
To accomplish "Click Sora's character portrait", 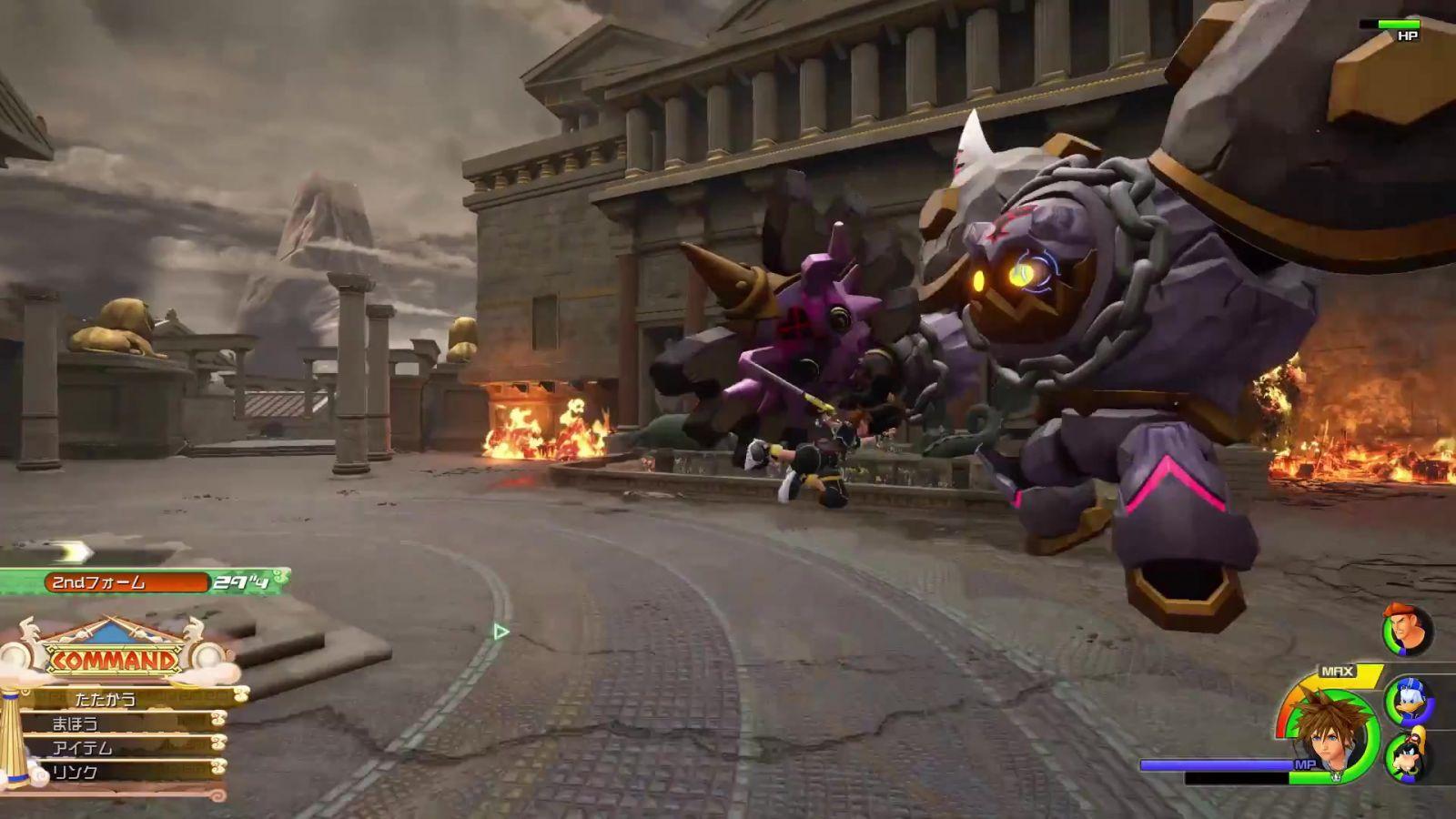I will pyautogui.click(x=1330, y=733).
